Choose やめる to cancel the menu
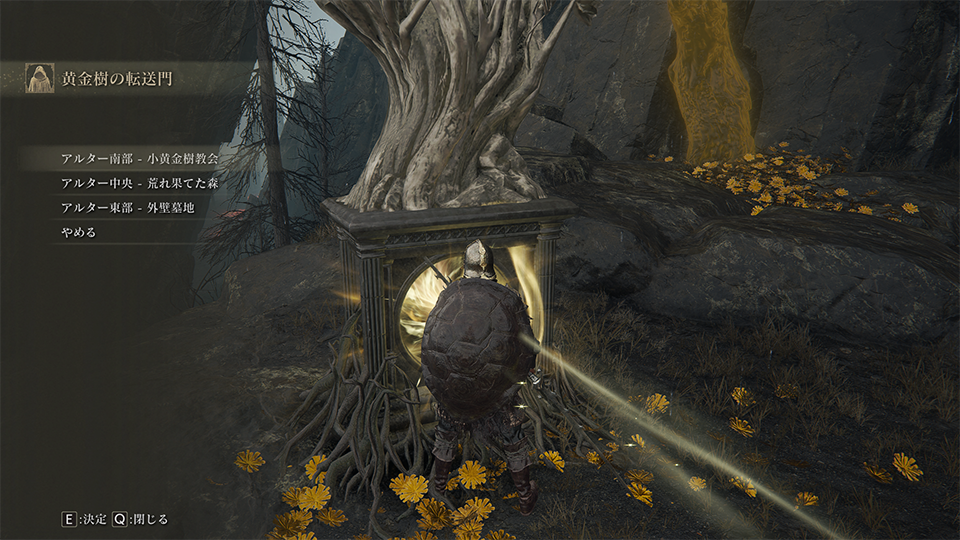This screenshot has height=540, width=960. pos(78,233)
